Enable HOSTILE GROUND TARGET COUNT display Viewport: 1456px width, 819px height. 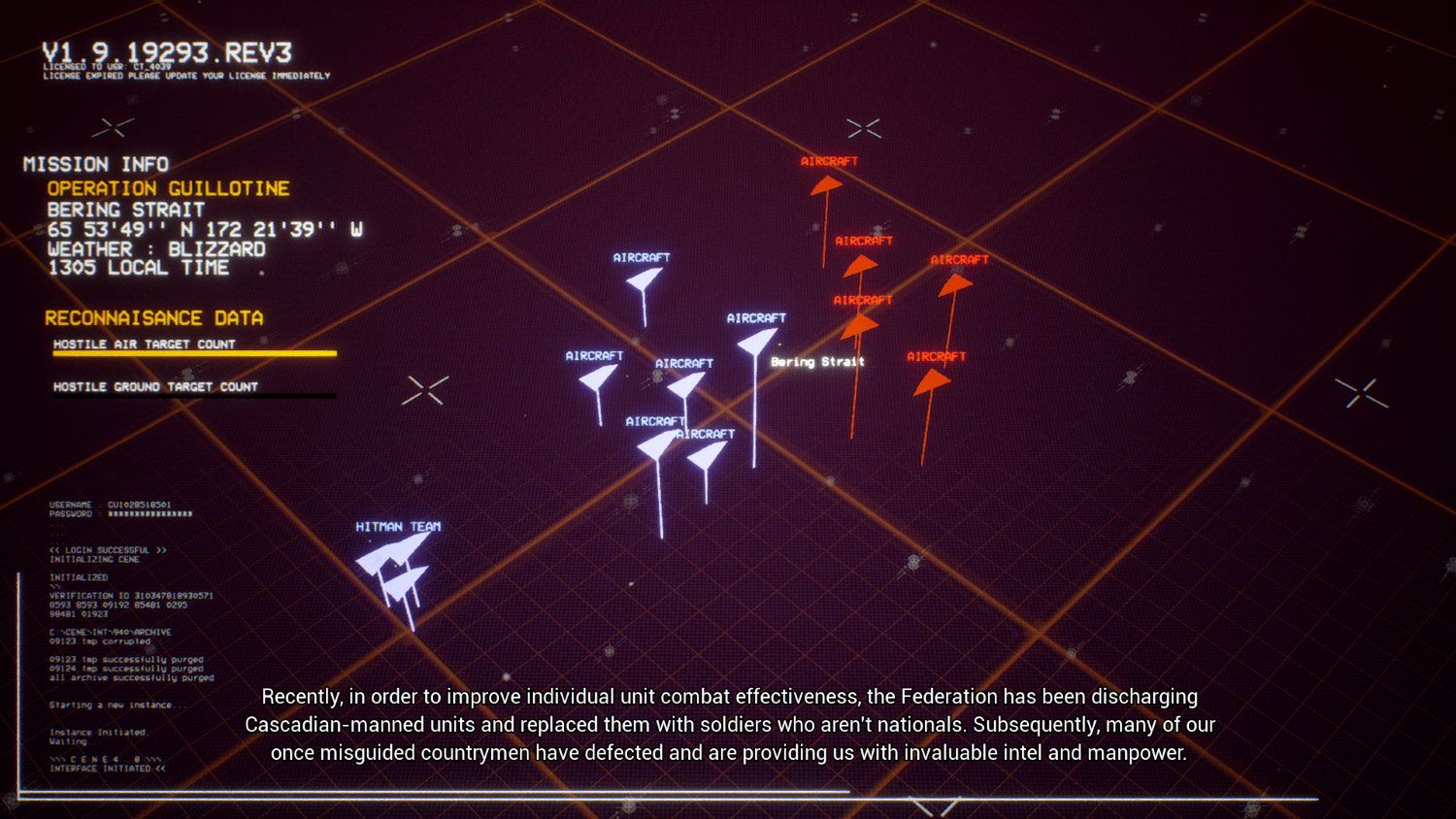tap(155, 386)
